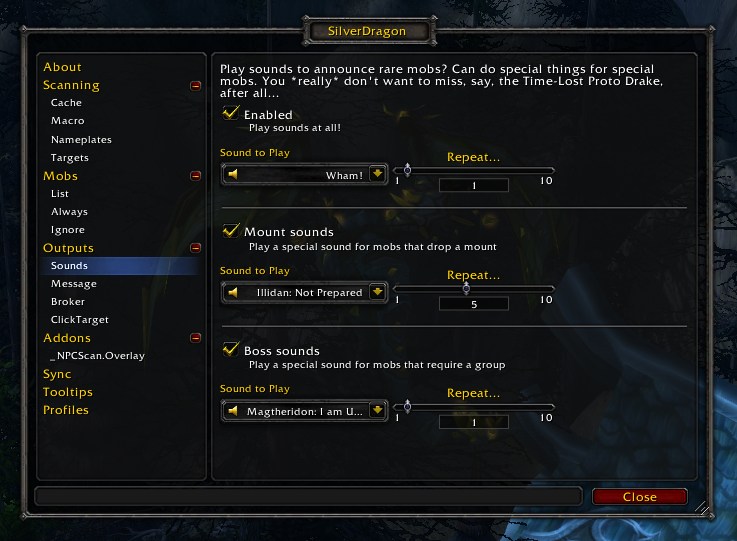Toggle the Boss sounds checkbox

click(x=231, y=350)
